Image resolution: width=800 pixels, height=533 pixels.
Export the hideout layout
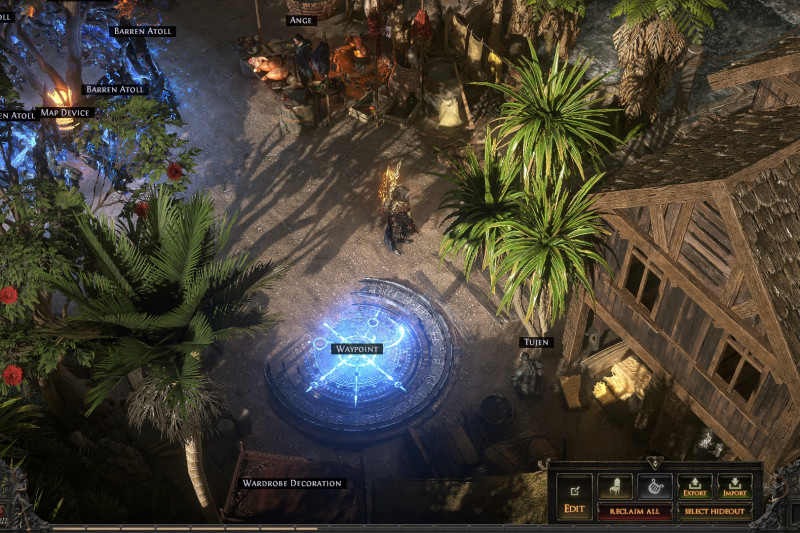[x=695, y=486]
